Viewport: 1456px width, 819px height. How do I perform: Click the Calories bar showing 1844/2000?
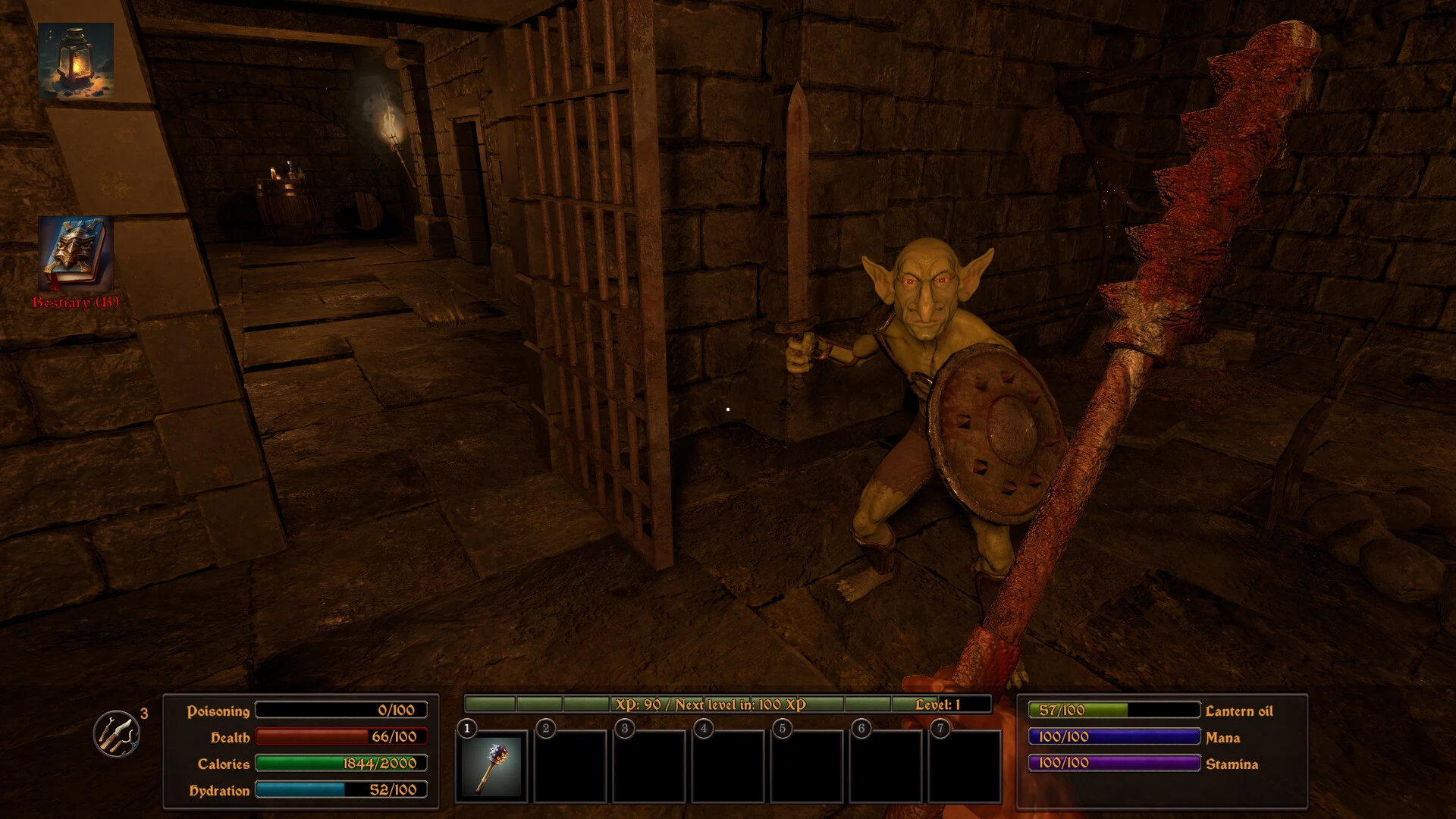pos(340,764)
